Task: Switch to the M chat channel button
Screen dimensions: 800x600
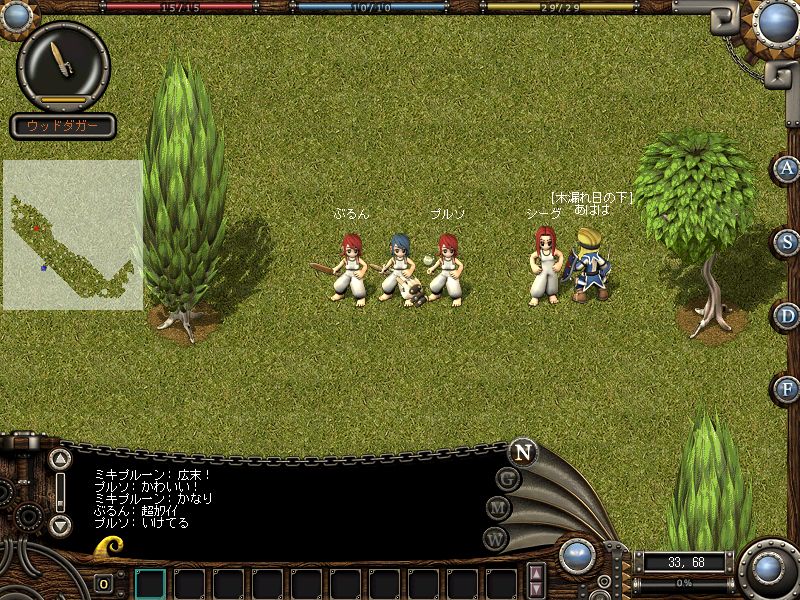Action: pyautogui.click(x=499, y=508)
